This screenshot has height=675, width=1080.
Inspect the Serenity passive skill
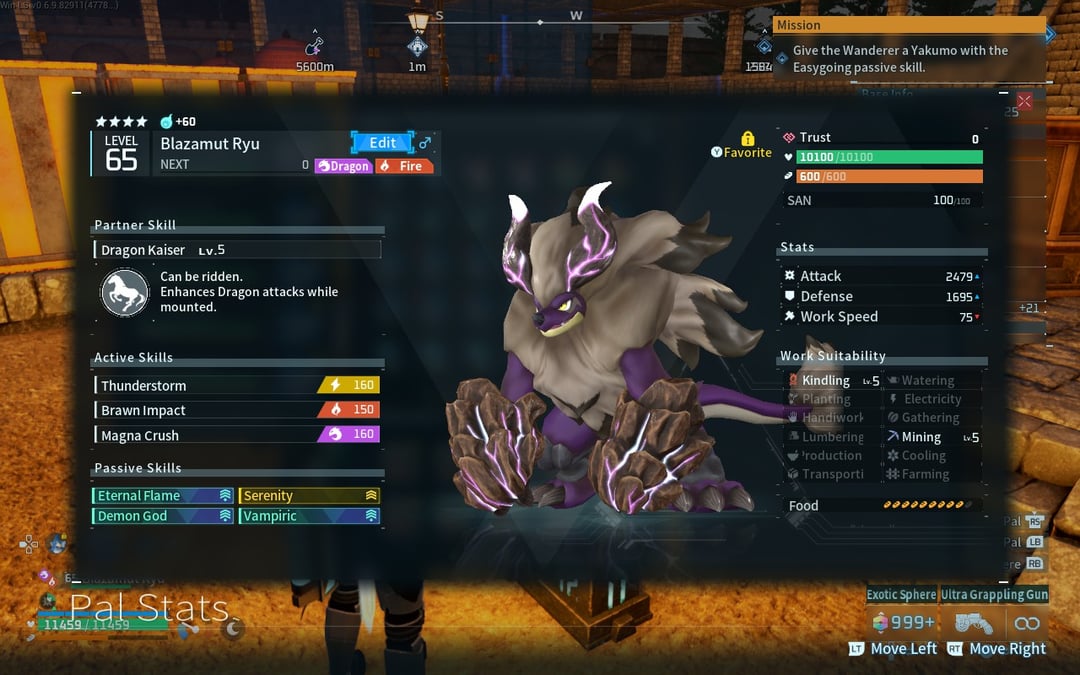pyautogui.click(x=309, y=496)
